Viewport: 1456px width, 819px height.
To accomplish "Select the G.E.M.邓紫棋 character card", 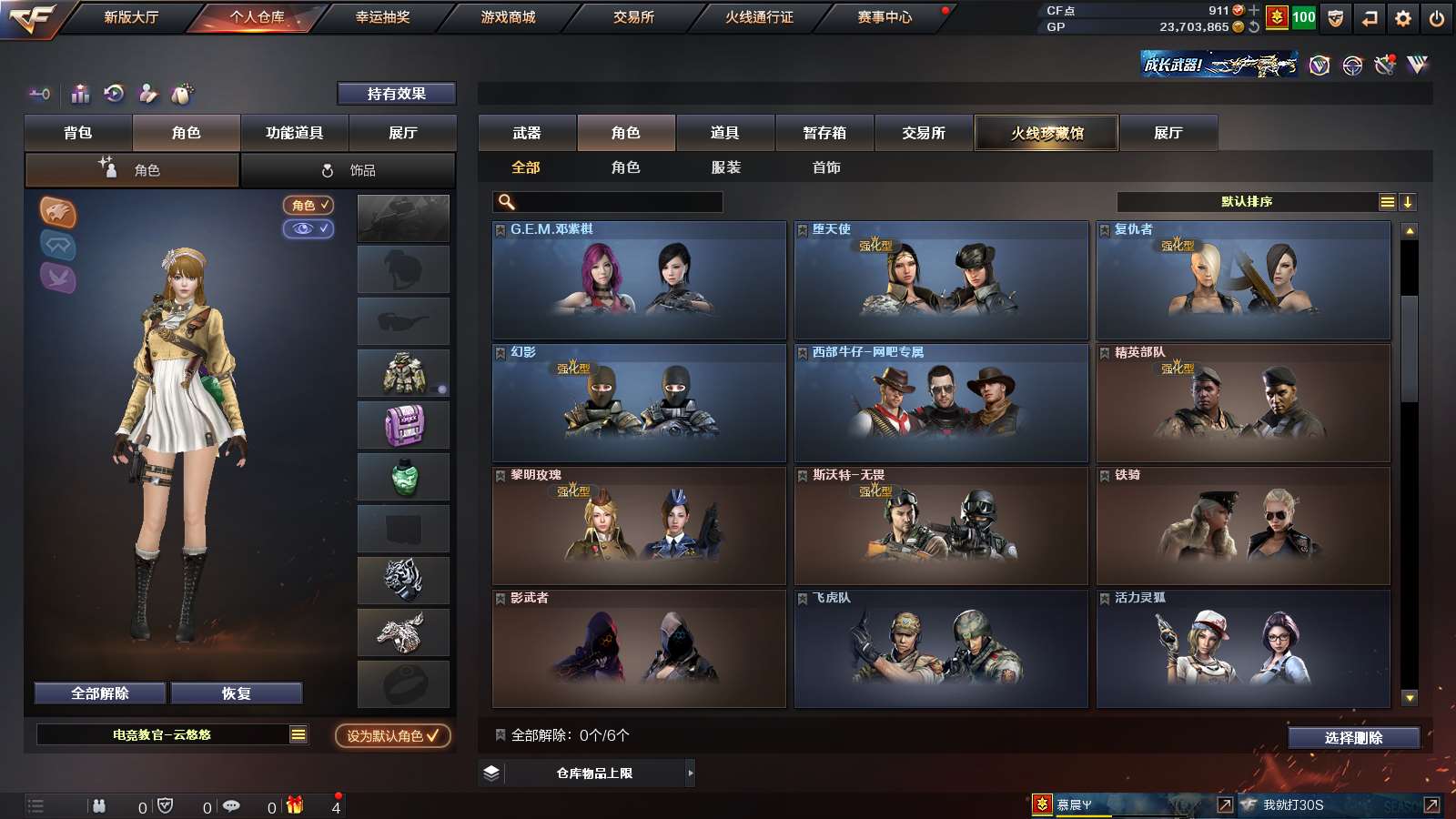I will click(639, 280).
